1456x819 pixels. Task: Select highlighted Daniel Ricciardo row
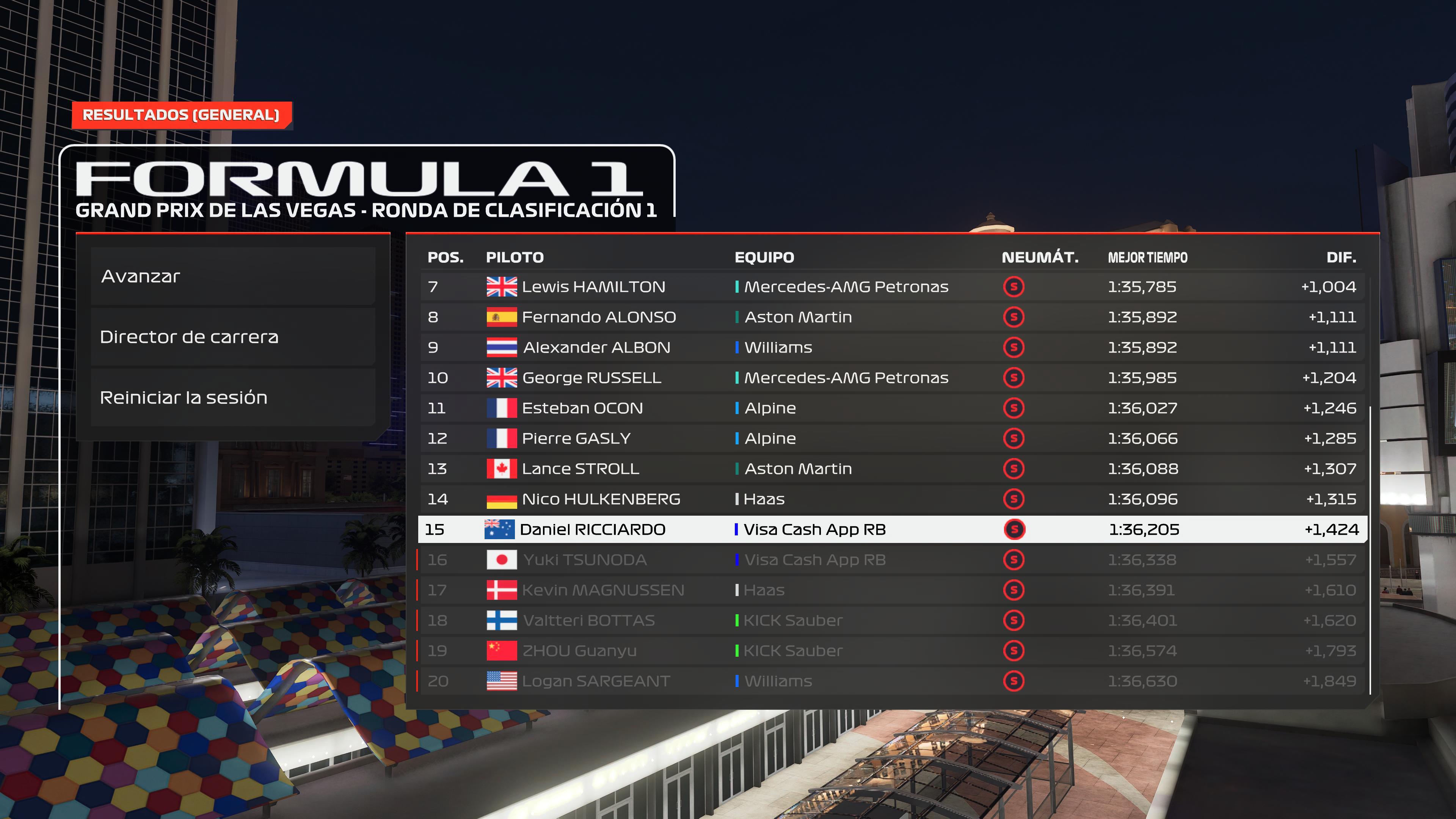[892, 530]
